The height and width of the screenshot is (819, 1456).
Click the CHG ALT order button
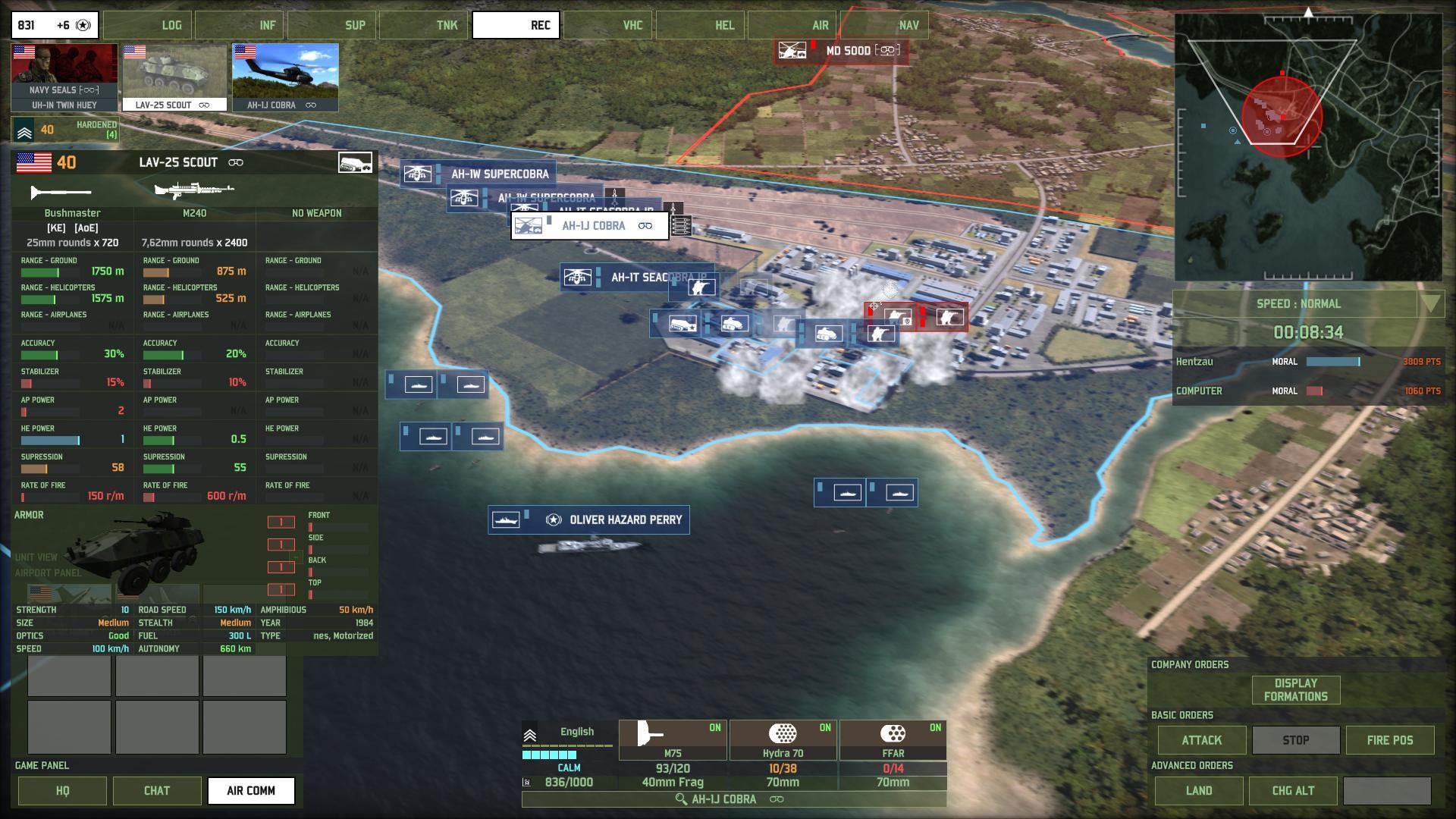click(x=1292, y=790)
